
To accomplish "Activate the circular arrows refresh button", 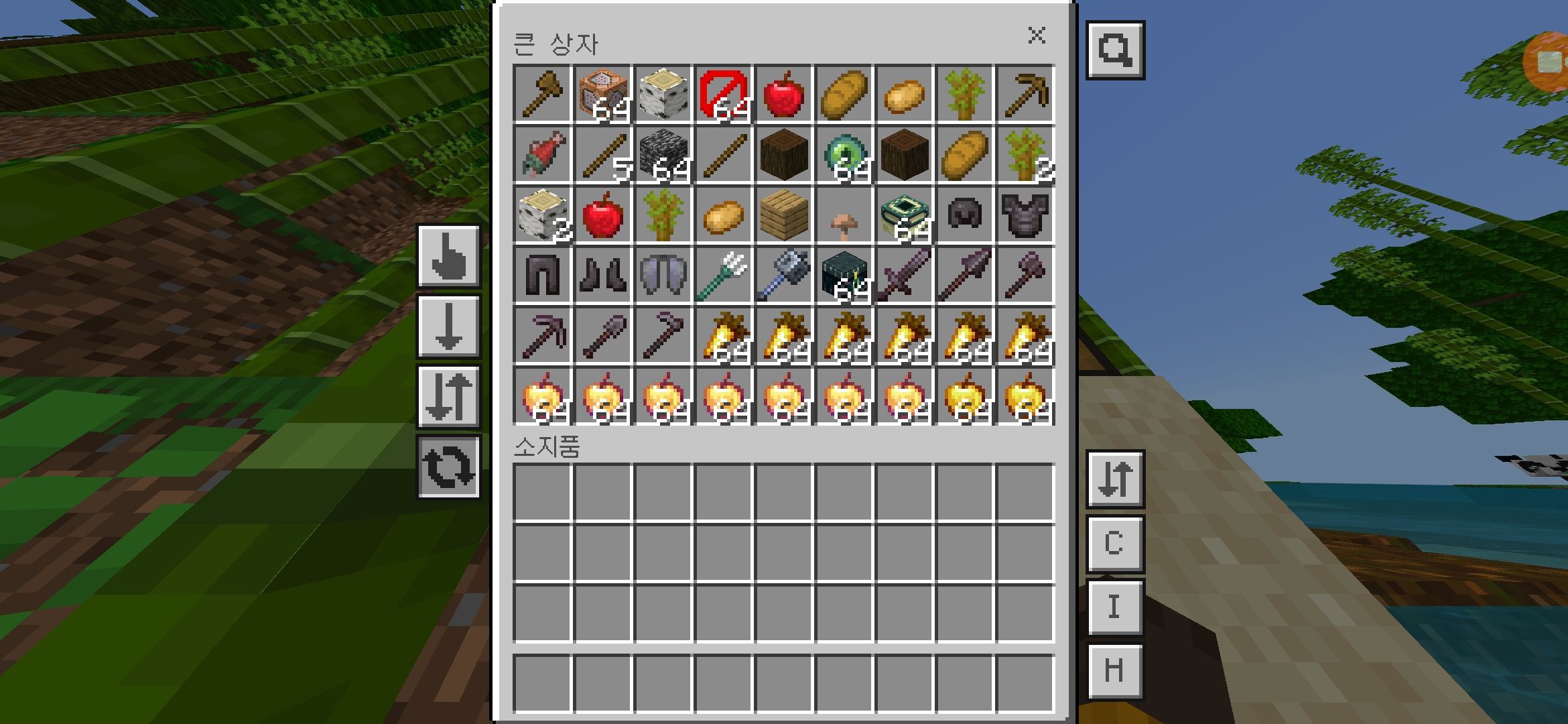I will coord(448,467).
